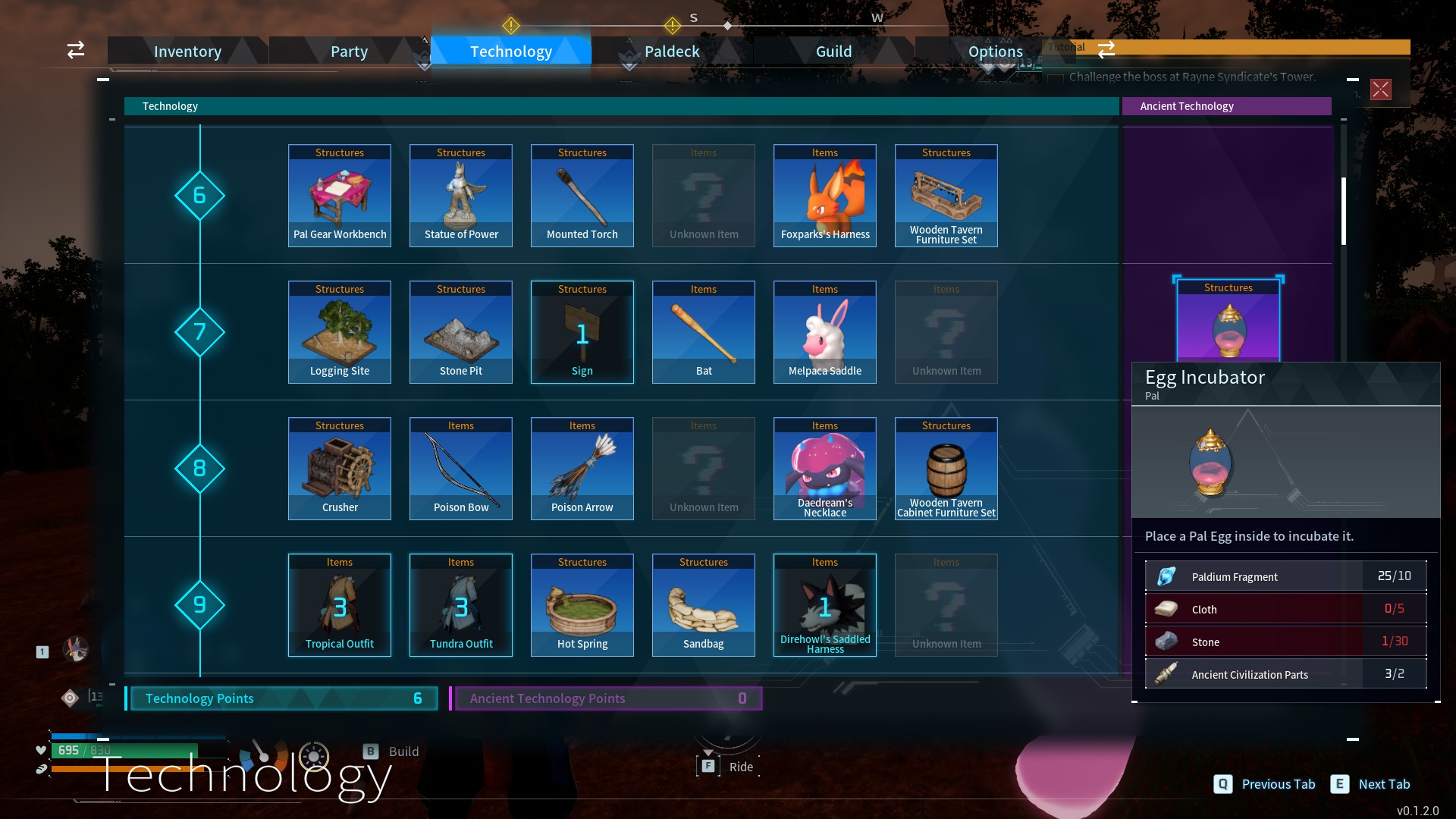Go to the Paldeck tab

tap(672, 51)
